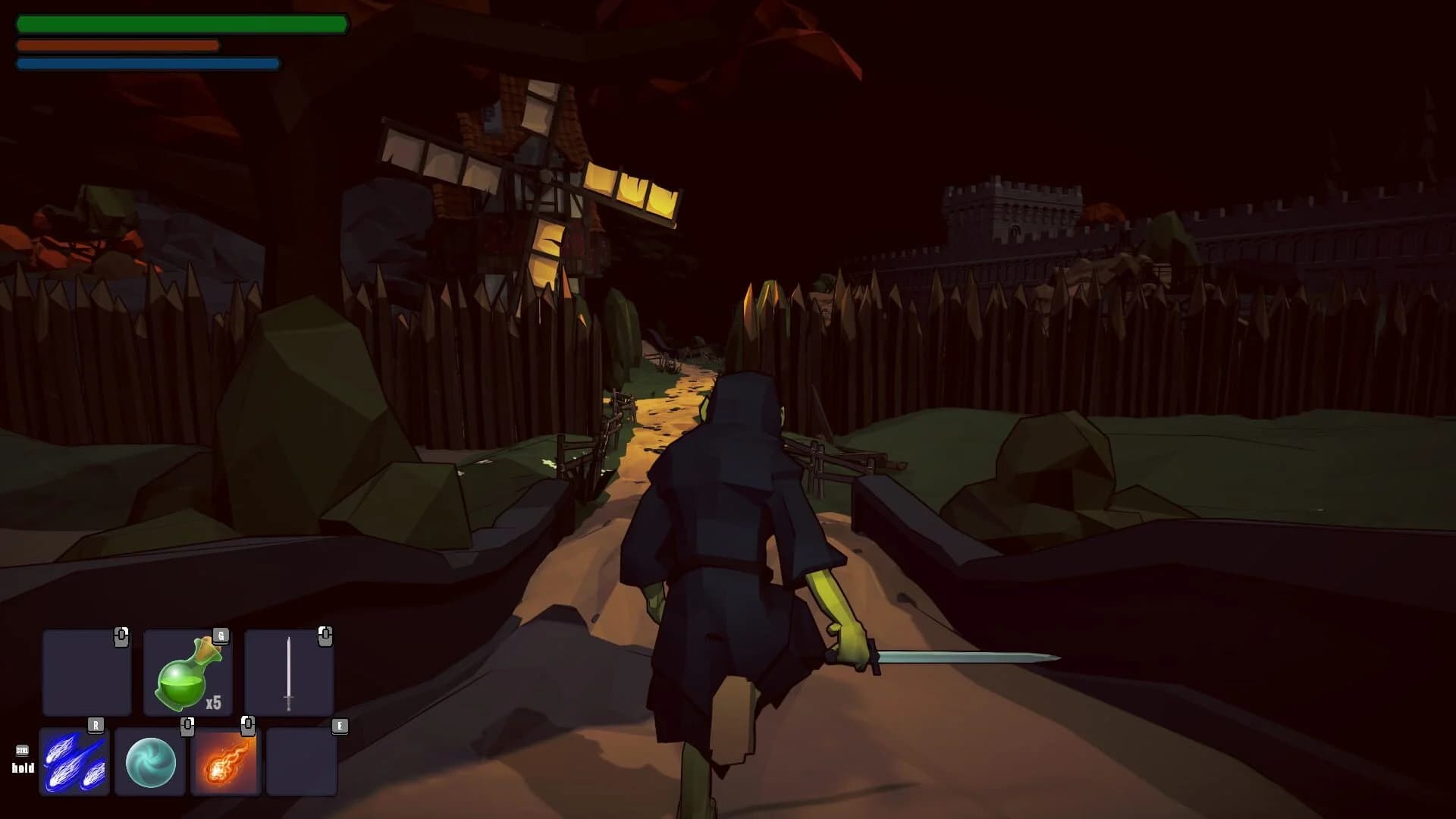Click the E keybind badge on the empty slot

[x=339, y=724]
